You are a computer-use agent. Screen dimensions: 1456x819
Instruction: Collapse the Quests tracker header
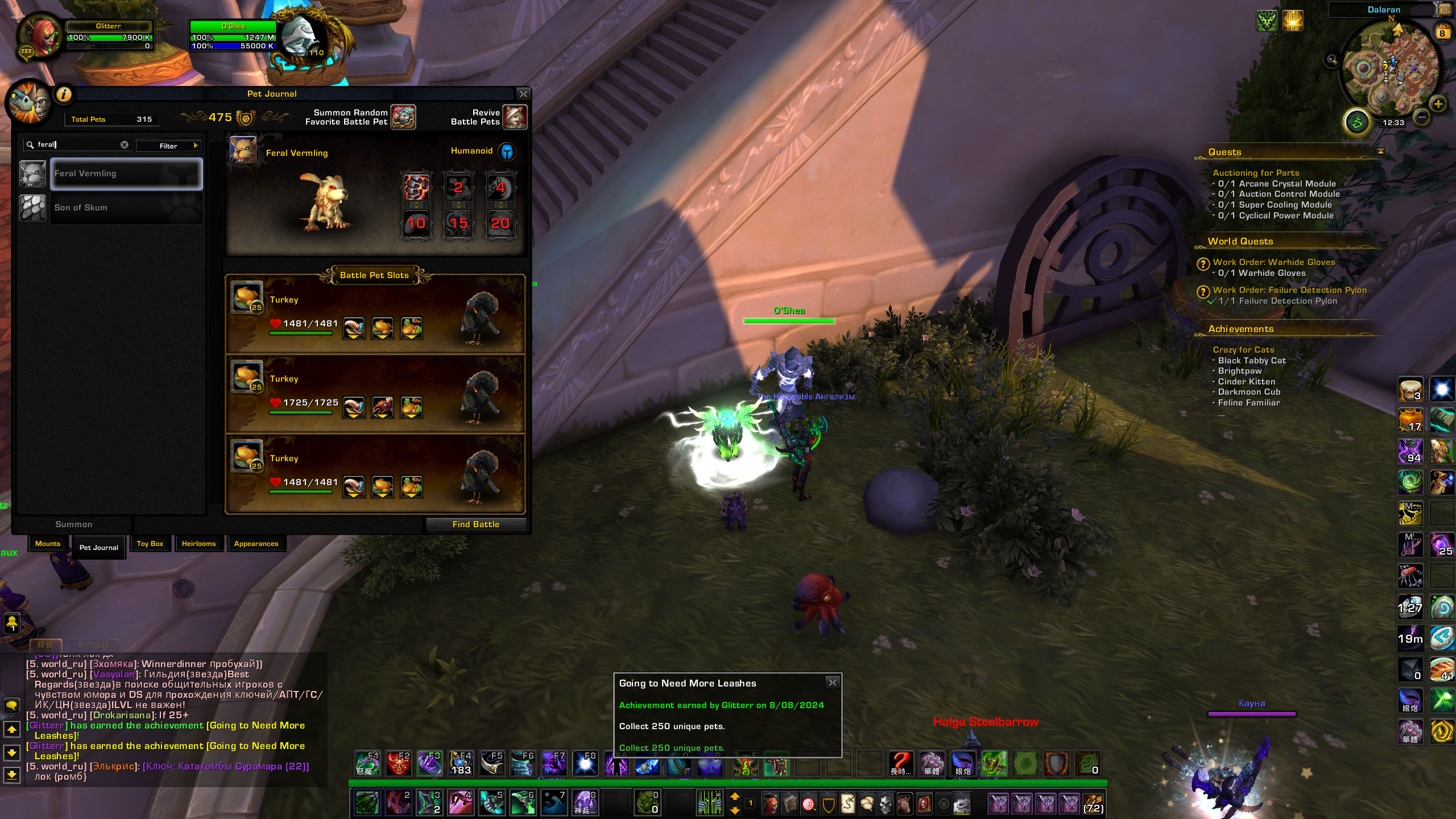[1380, 151]
